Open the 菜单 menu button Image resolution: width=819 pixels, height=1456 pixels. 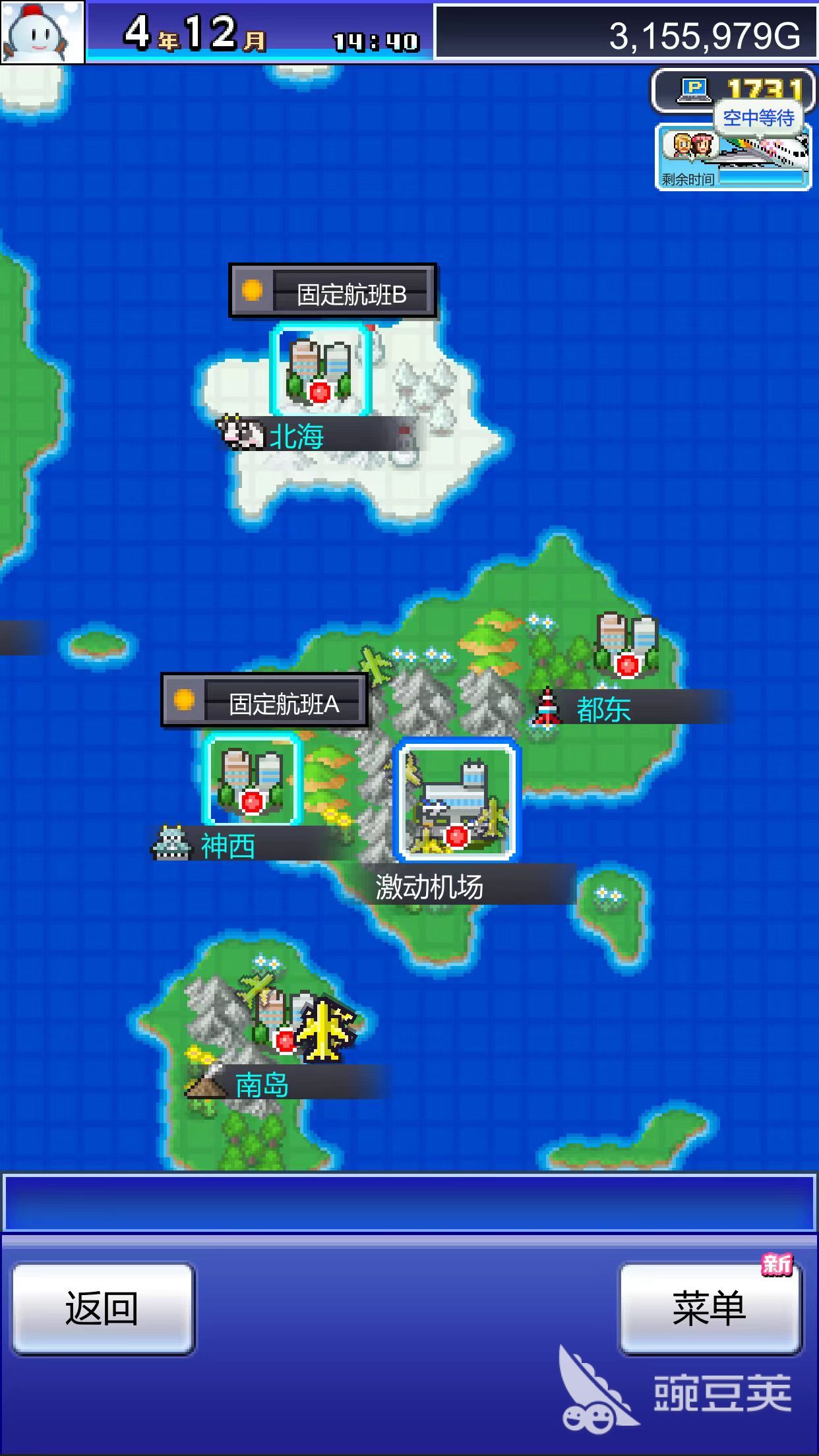(710, 1308)
